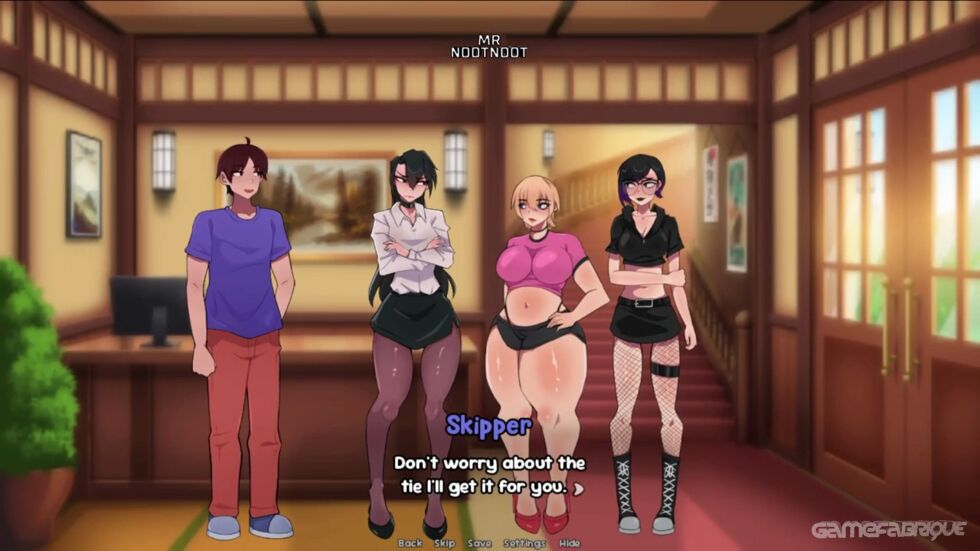Open Settings from the bottom bar
The image size is (980, 551).
click(x=524, y=543)
